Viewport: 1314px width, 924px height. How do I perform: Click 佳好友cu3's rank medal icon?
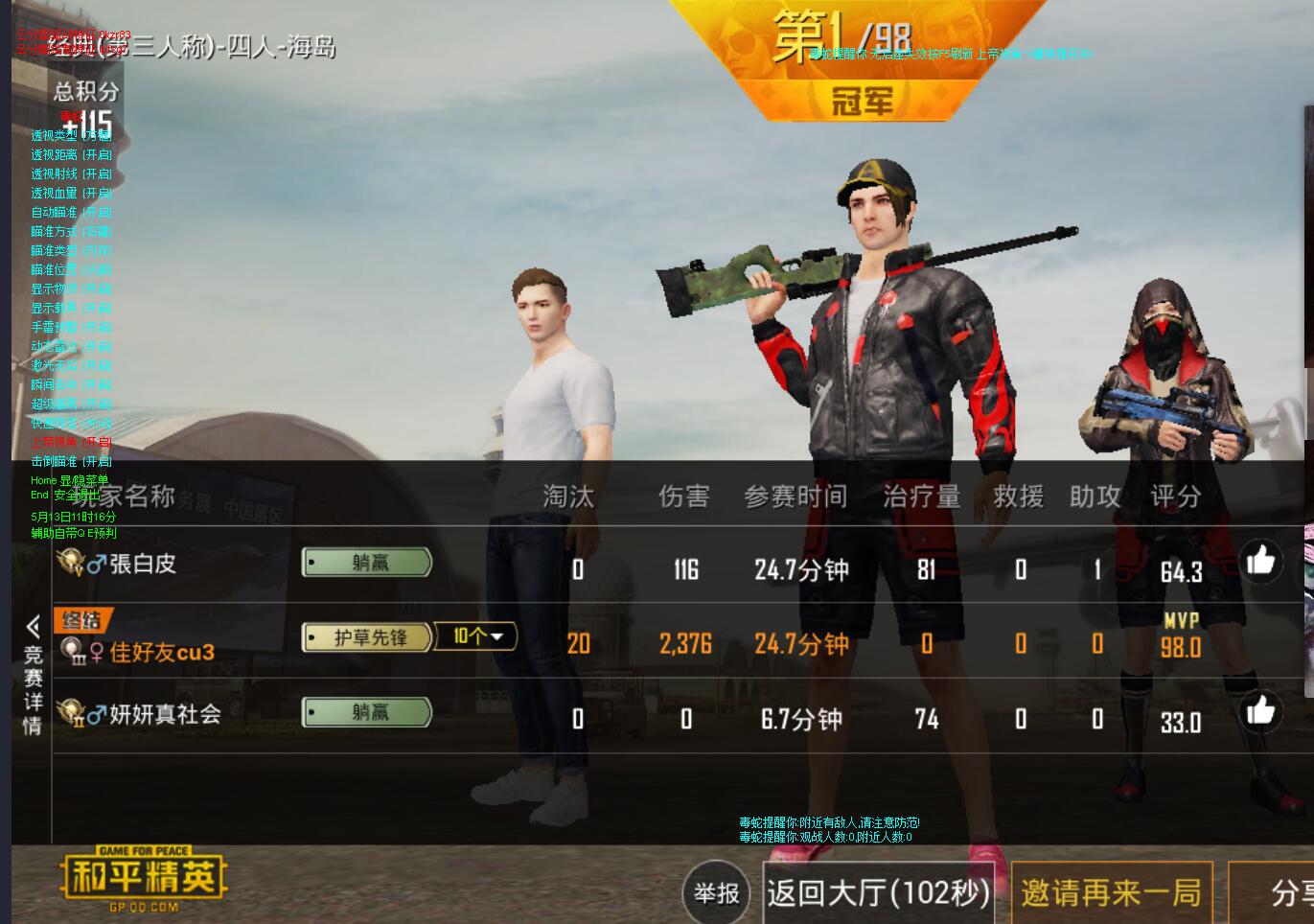click(x=71, y=650)
